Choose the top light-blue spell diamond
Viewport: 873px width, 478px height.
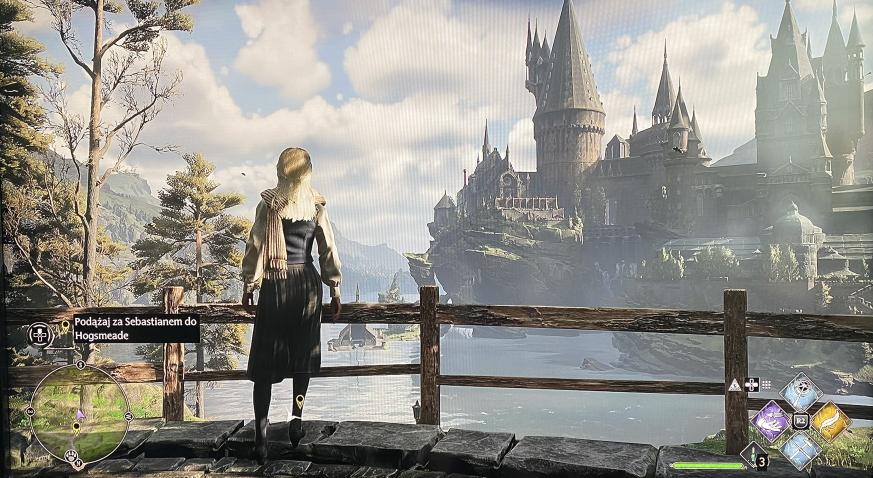(x=800, y=392)
